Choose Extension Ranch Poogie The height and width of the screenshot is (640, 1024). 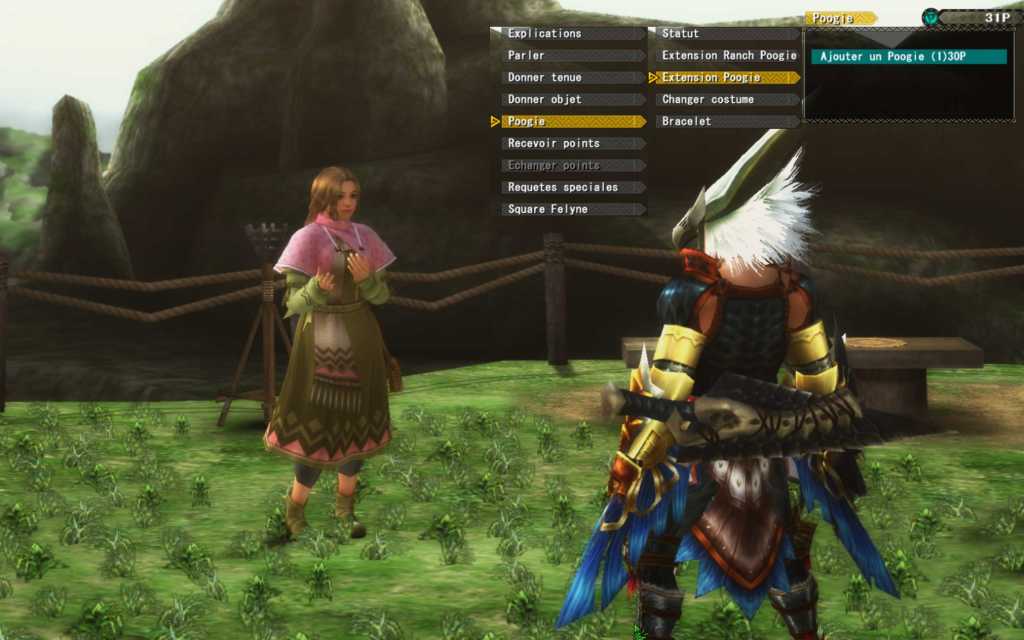click(x=728, y=56)
